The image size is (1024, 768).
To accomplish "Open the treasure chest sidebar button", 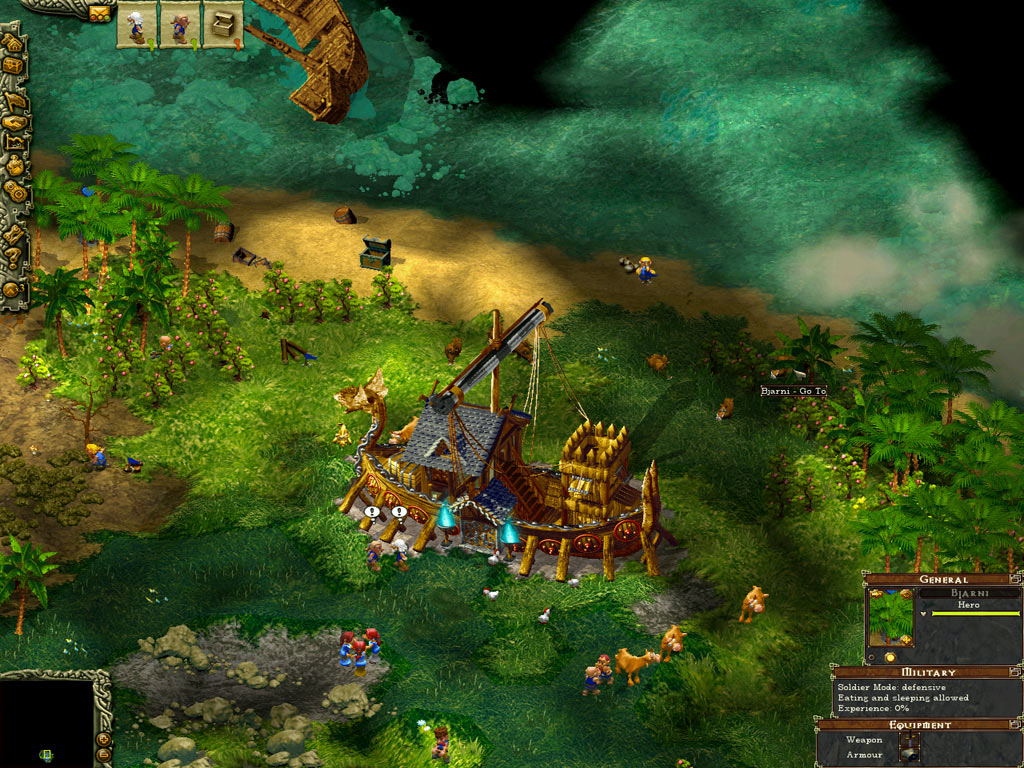I will pos(13,66).
